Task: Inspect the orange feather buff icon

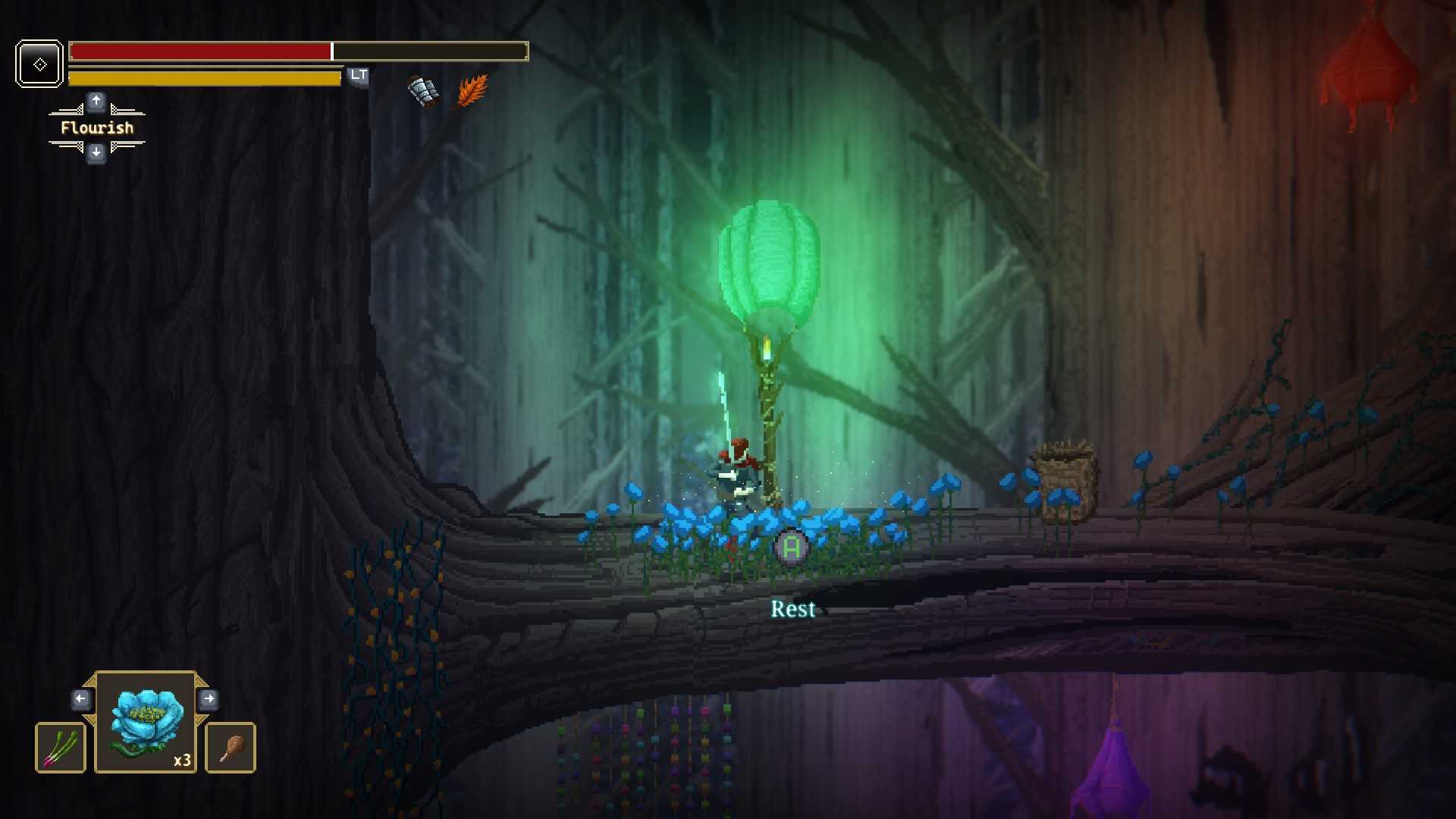Action: [472, 91]
